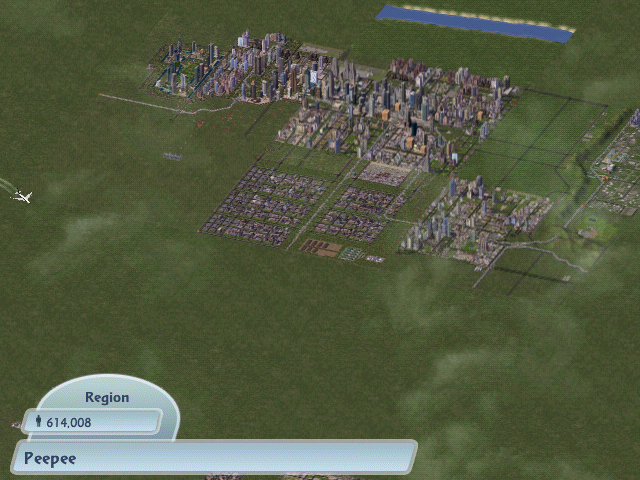Click the Peepee region name bar
The image size is (640, 480).
coord(213,459)
